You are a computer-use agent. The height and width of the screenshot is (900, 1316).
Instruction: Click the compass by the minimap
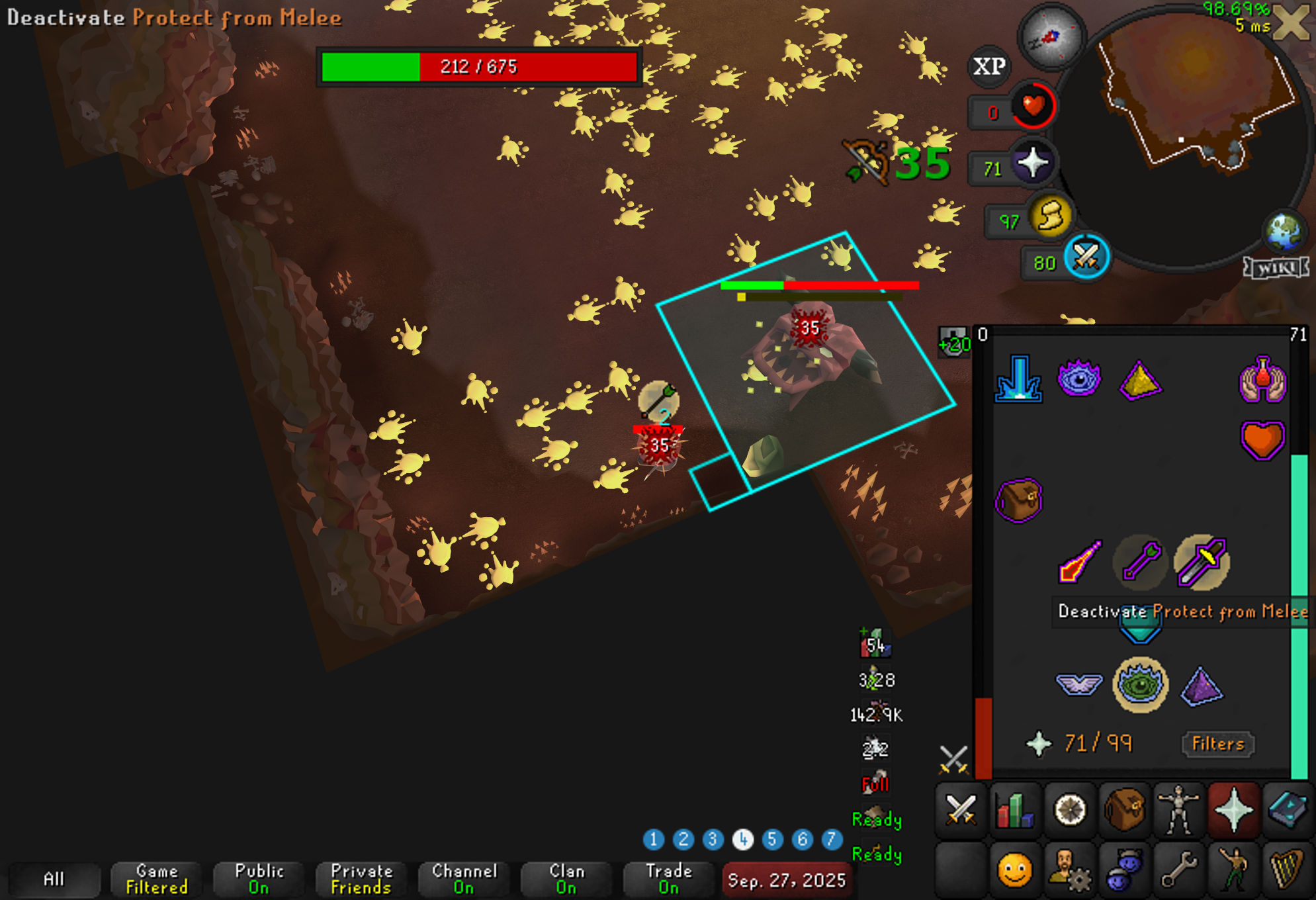point(1051,36)
